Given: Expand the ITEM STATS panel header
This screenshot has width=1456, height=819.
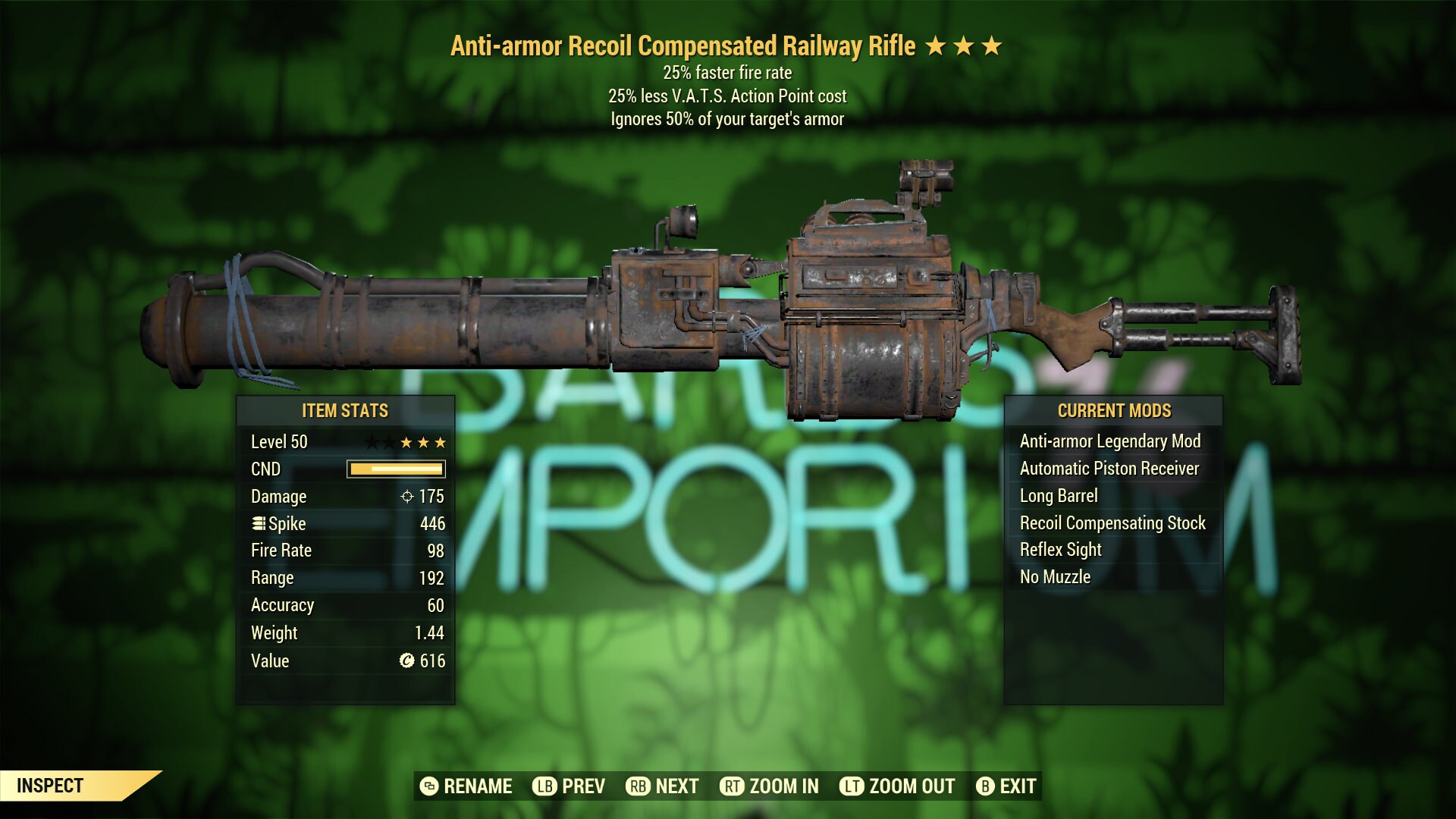Looking at the screenshot, I should coord(344,411).
